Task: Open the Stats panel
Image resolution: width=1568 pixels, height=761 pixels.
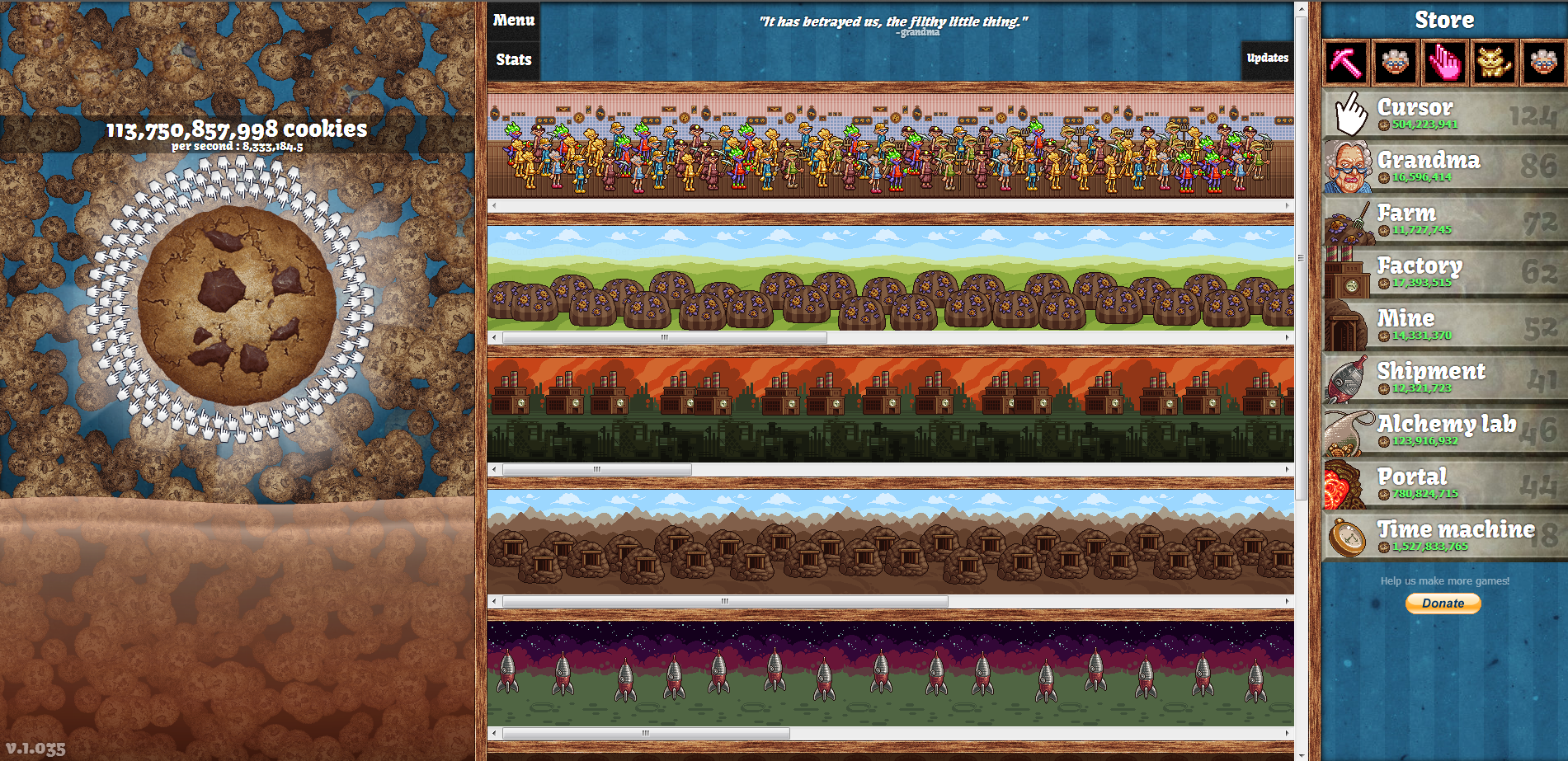Action: click(x=514, y=59)
